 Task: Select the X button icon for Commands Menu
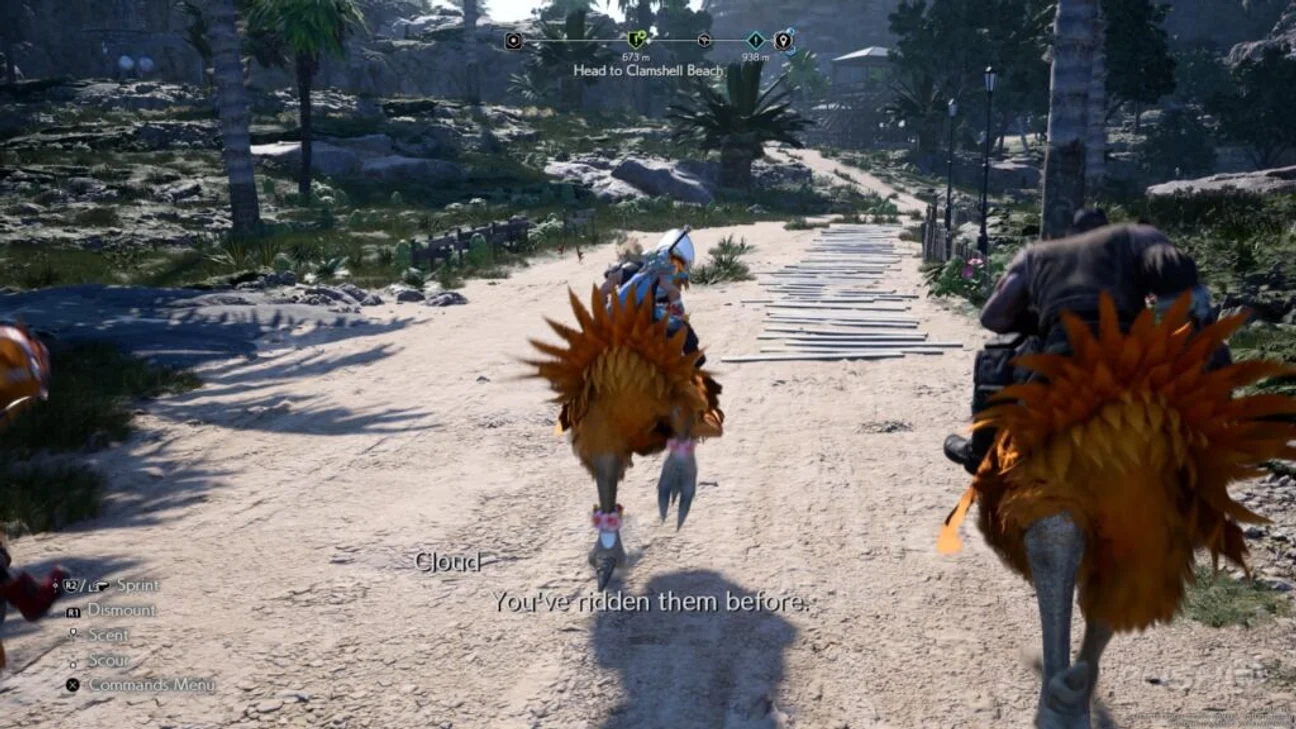73,684
